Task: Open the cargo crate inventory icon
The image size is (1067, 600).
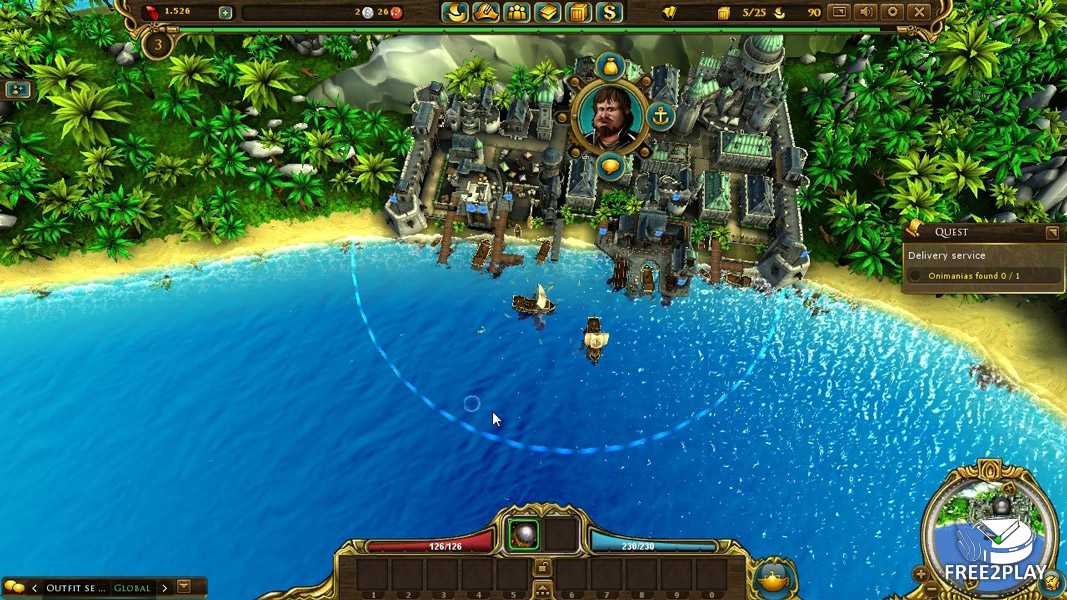Action: (x=578, y=13)
